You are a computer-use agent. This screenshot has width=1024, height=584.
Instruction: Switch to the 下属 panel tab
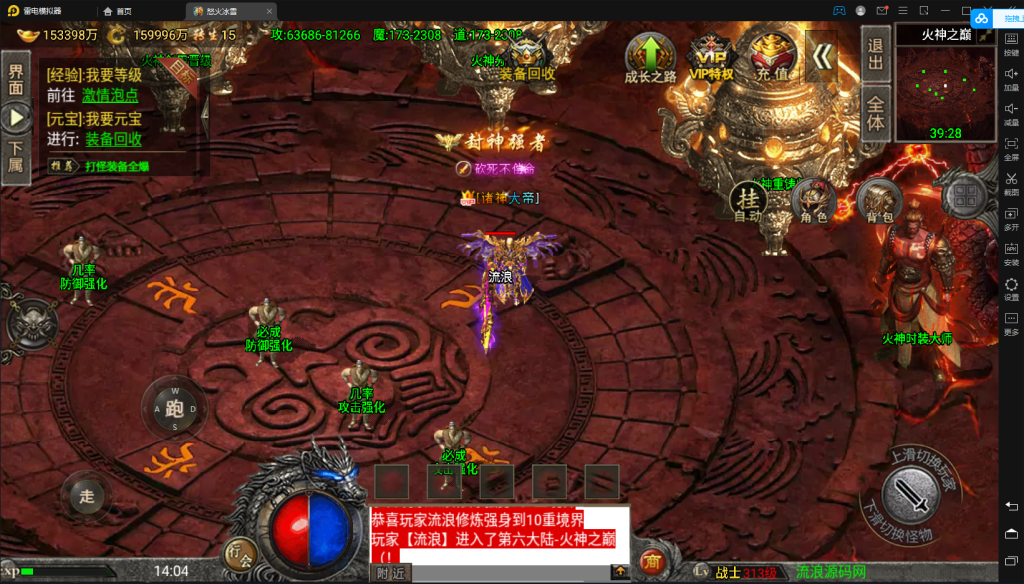click(16, 157)
